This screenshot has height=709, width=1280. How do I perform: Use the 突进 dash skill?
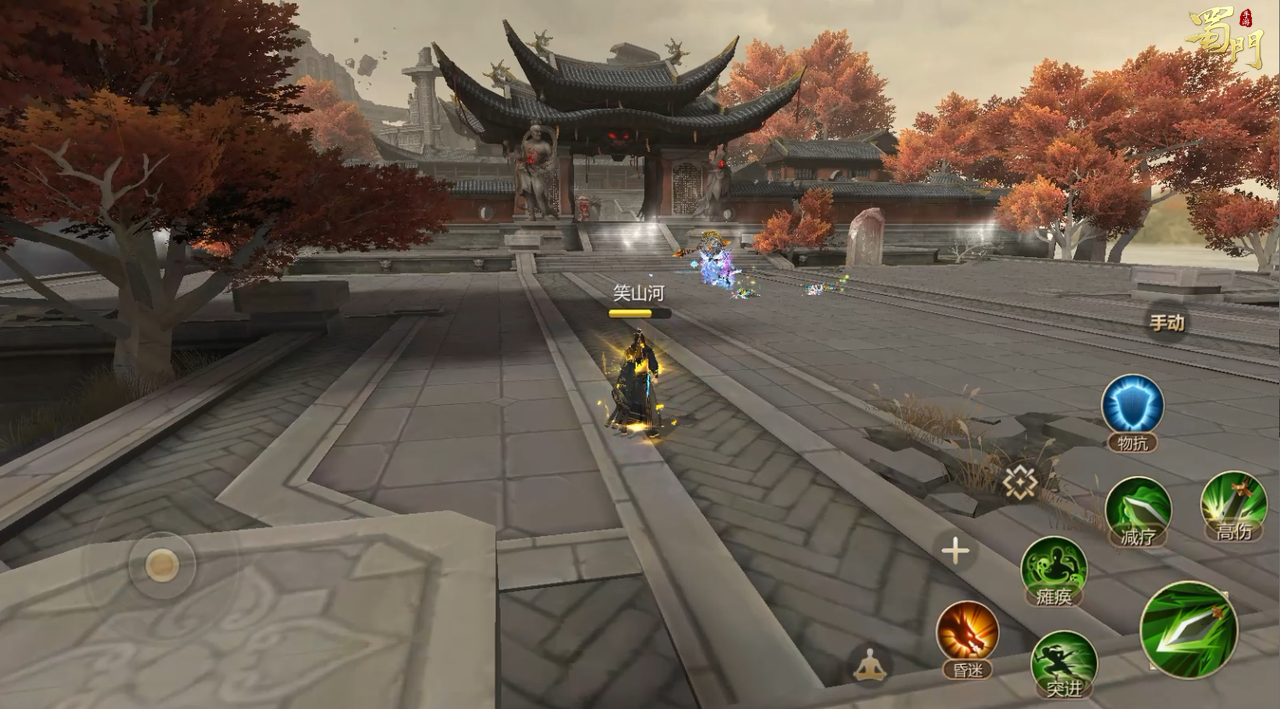(x=1063, y=660)
